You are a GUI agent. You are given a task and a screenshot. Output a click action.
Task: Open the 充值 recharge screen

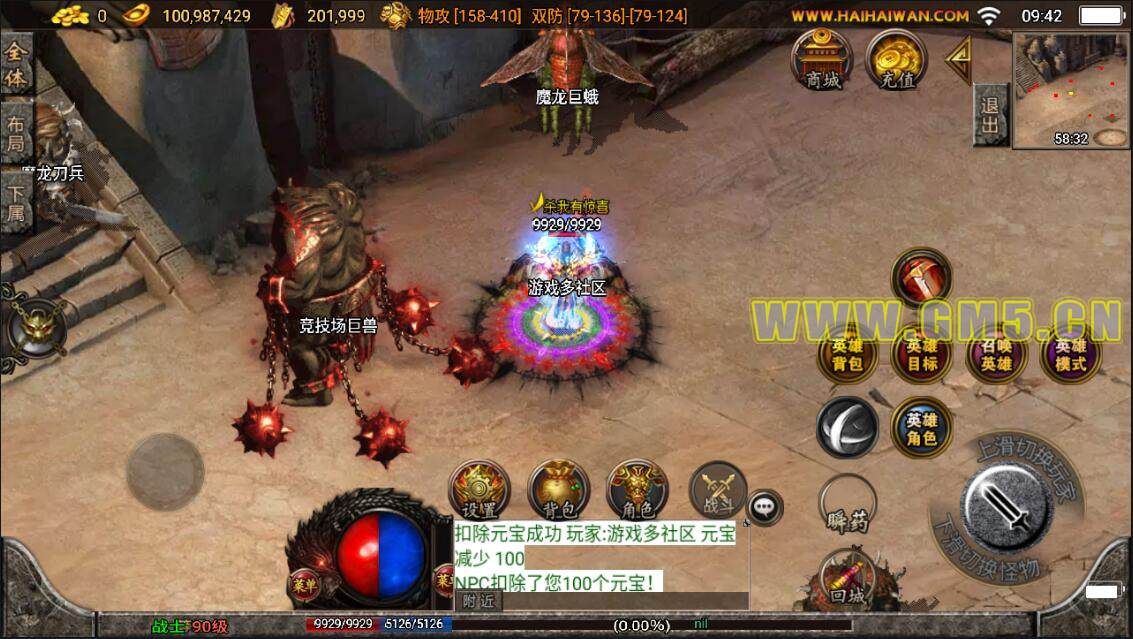coord(896,59)
